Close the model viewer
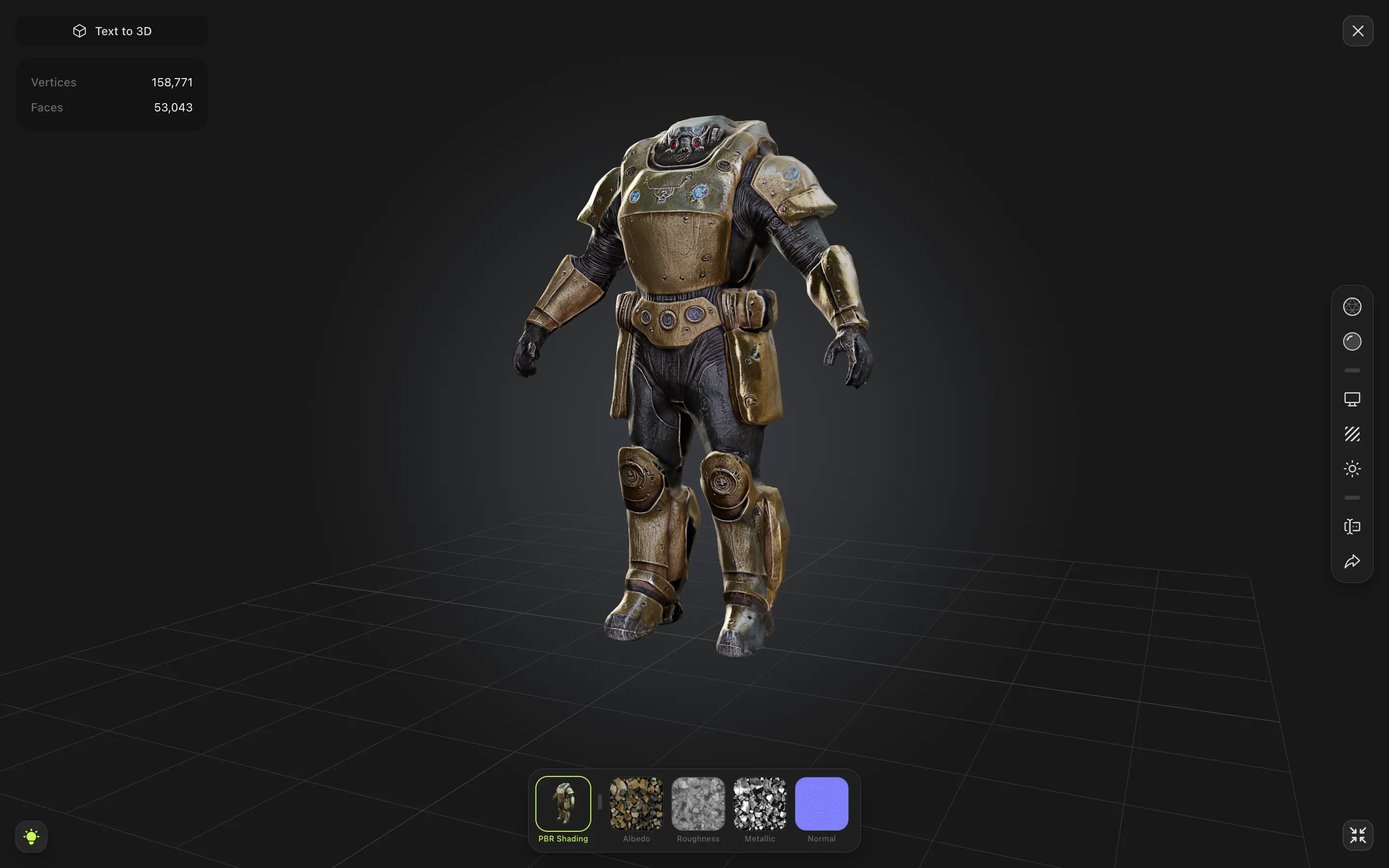The height and width of the screenshot is (868, 1389). click(x=1358, y=30)
